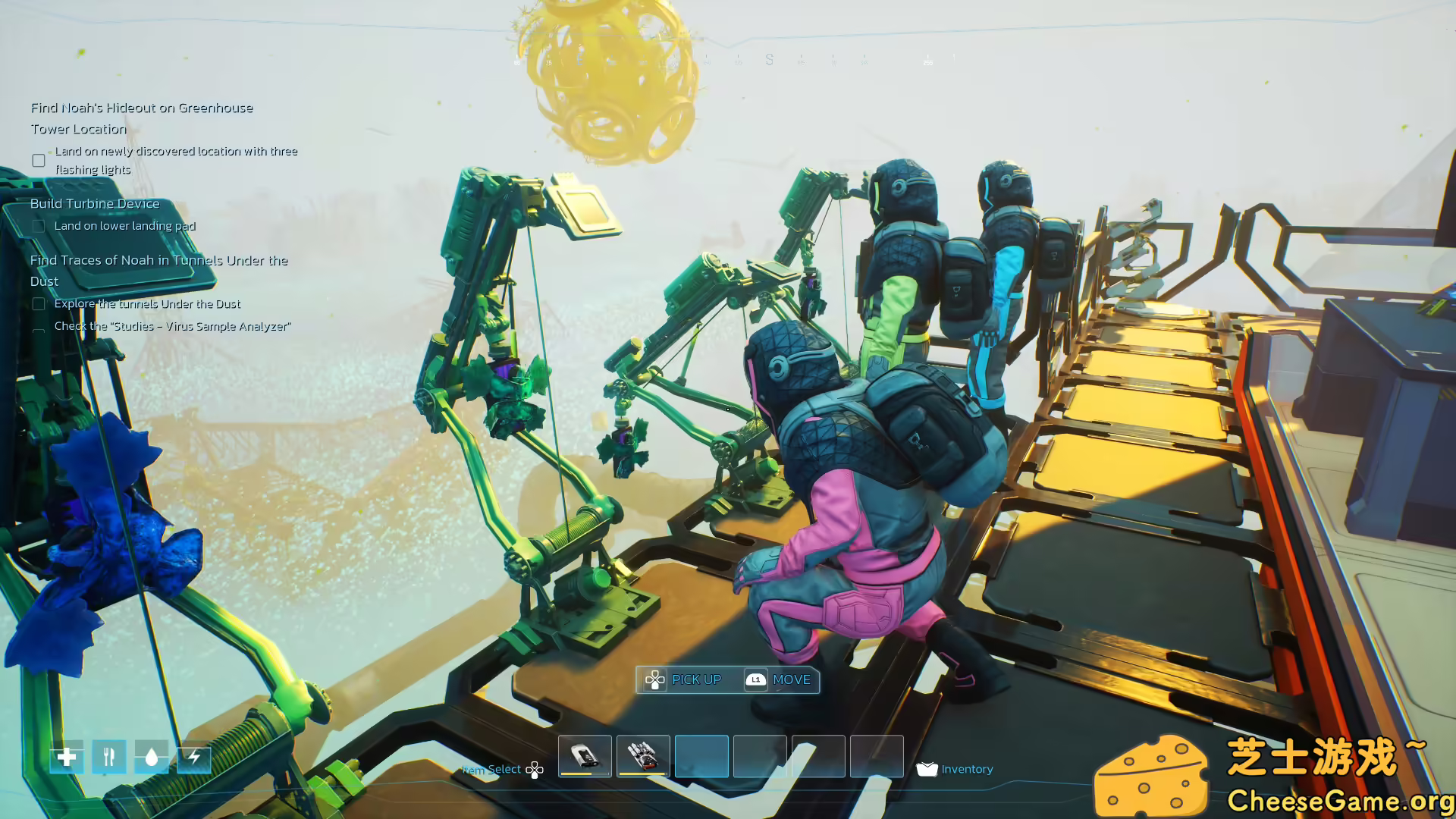The width and height of the screenshot is (1456, 819).
Task: Collapse the 'Find Traces of Noah' quest entry
Action: tap(158, 260)
